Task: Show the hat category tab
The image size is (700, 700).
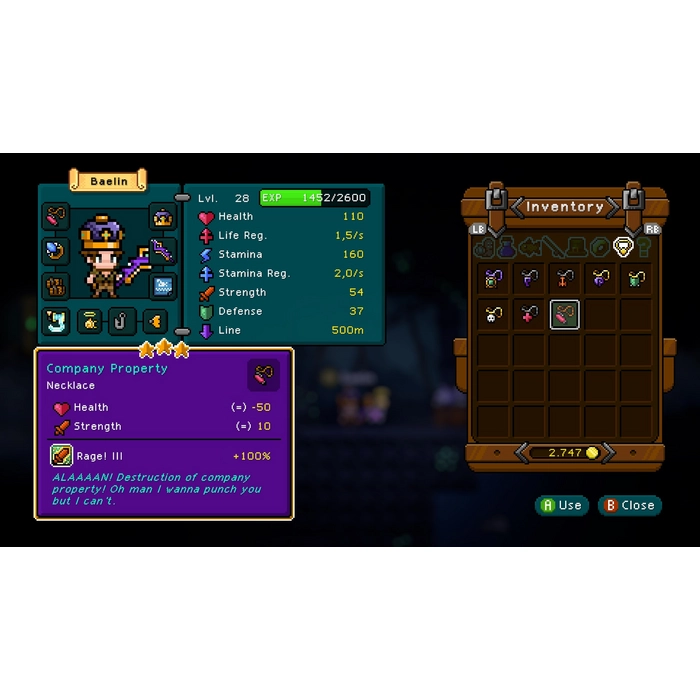Action: 577,247
